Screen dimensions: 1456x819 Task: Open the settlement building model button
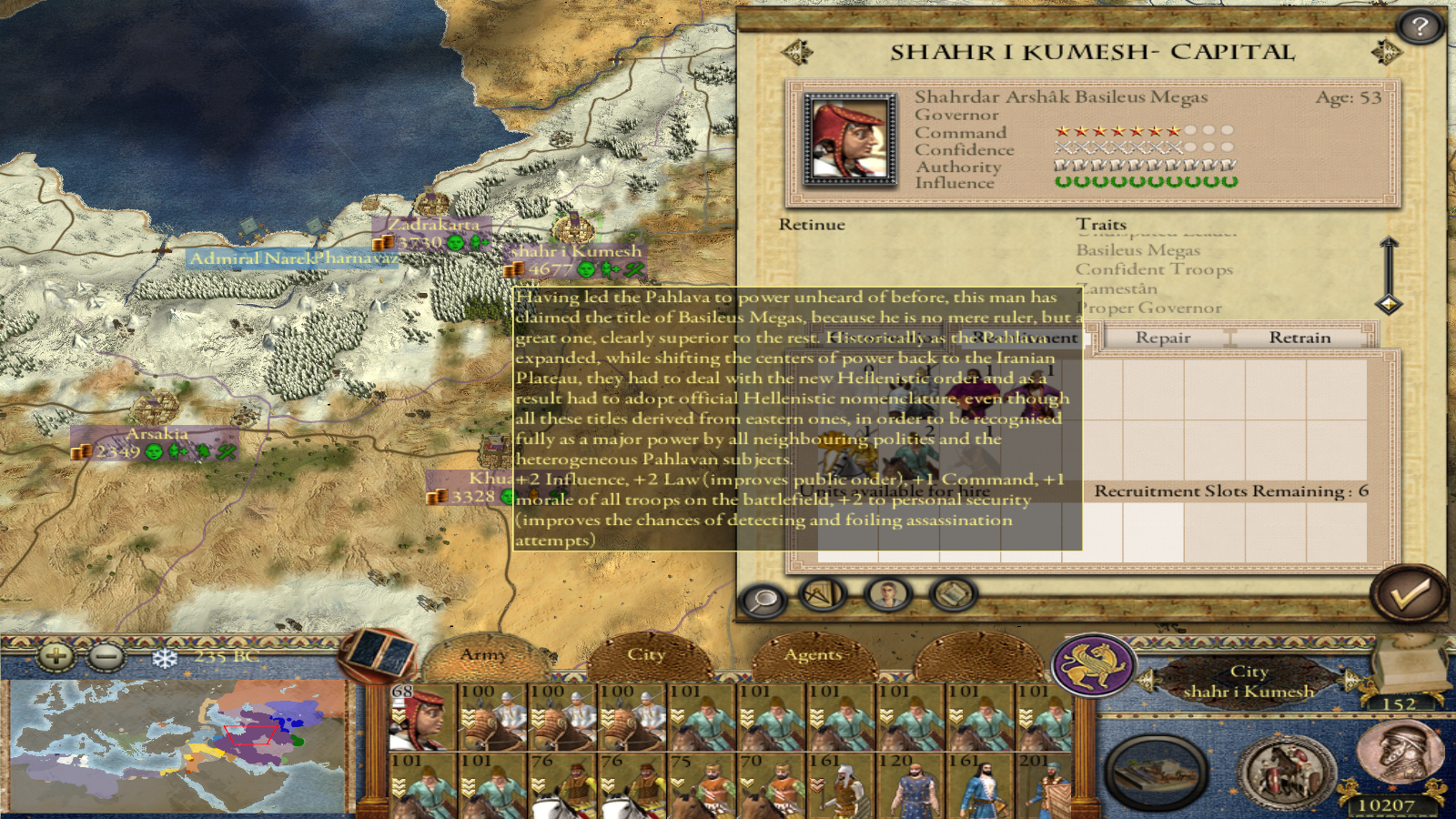(1157, 773)
